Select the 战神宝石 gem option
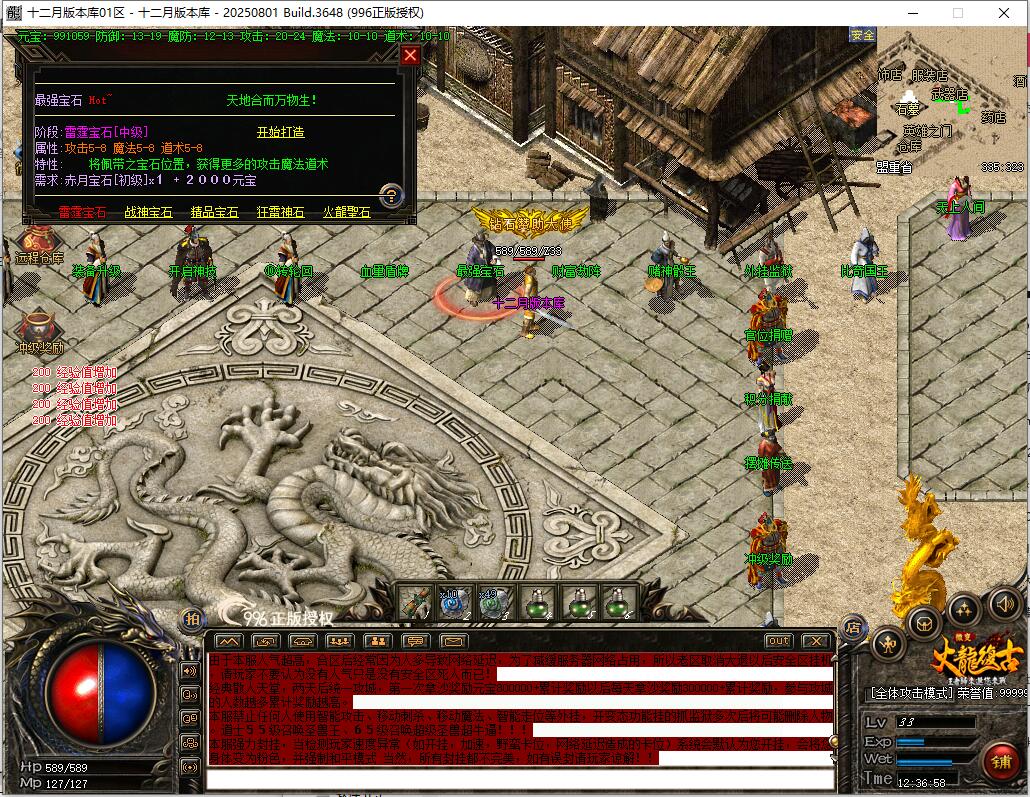The width and height of the screenshot is (1030, 797). (148, 212)
